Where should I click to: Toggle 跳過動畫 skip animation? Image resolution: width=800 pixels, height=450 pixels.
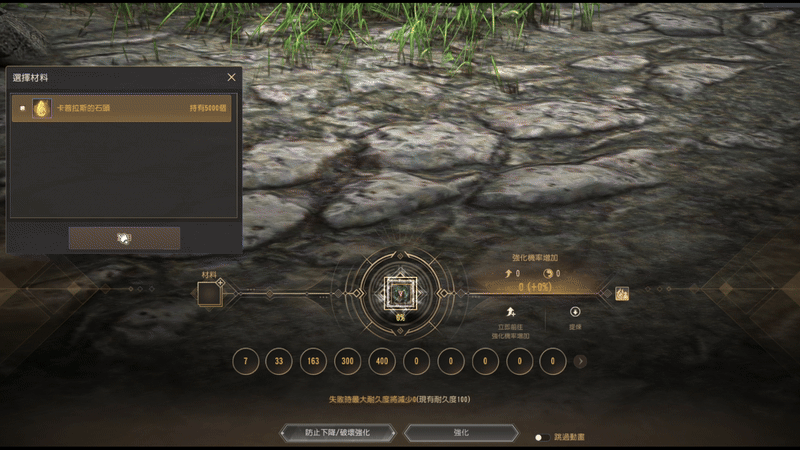point(538,437)
